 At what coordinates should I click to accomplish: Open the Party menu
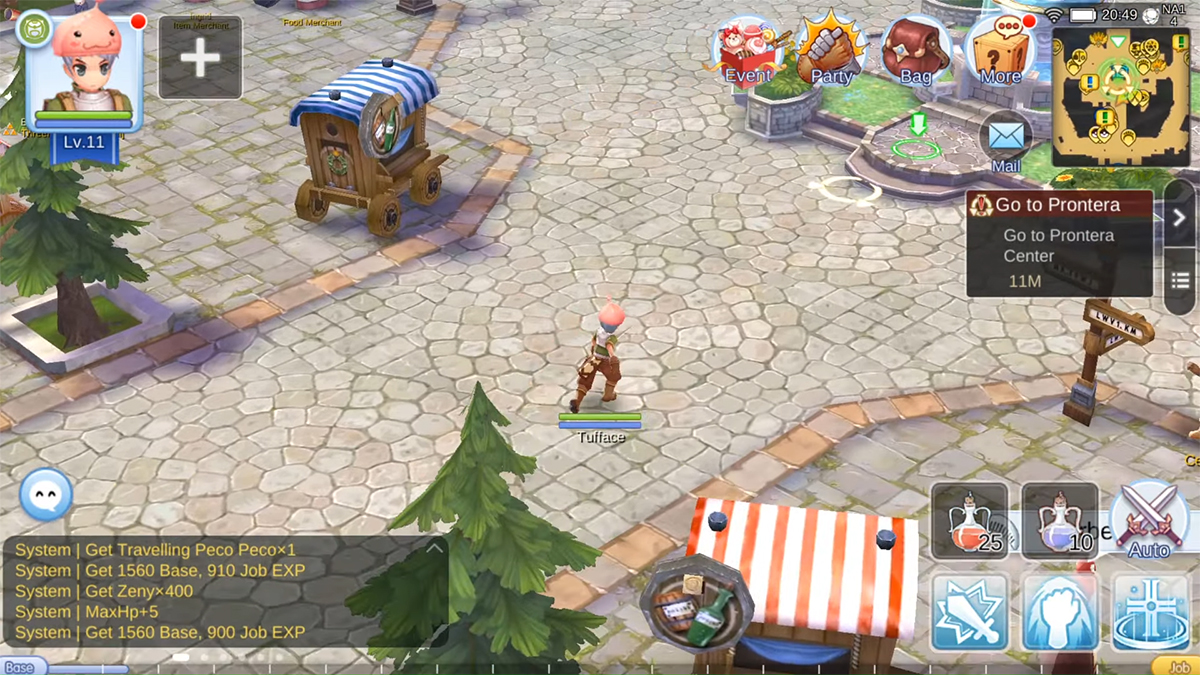831,50
